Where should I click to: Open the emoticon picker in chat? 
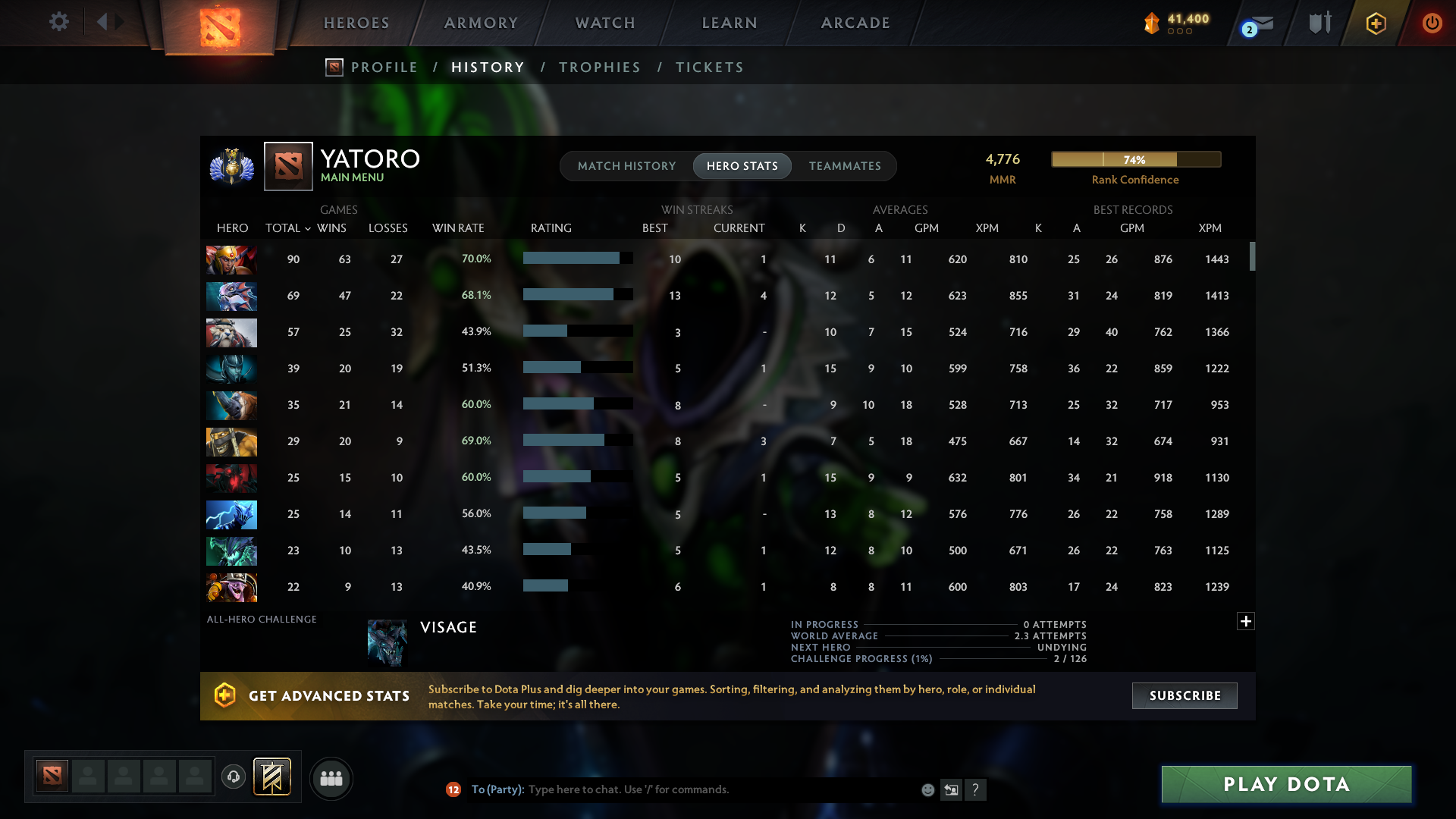pos(928,789)
